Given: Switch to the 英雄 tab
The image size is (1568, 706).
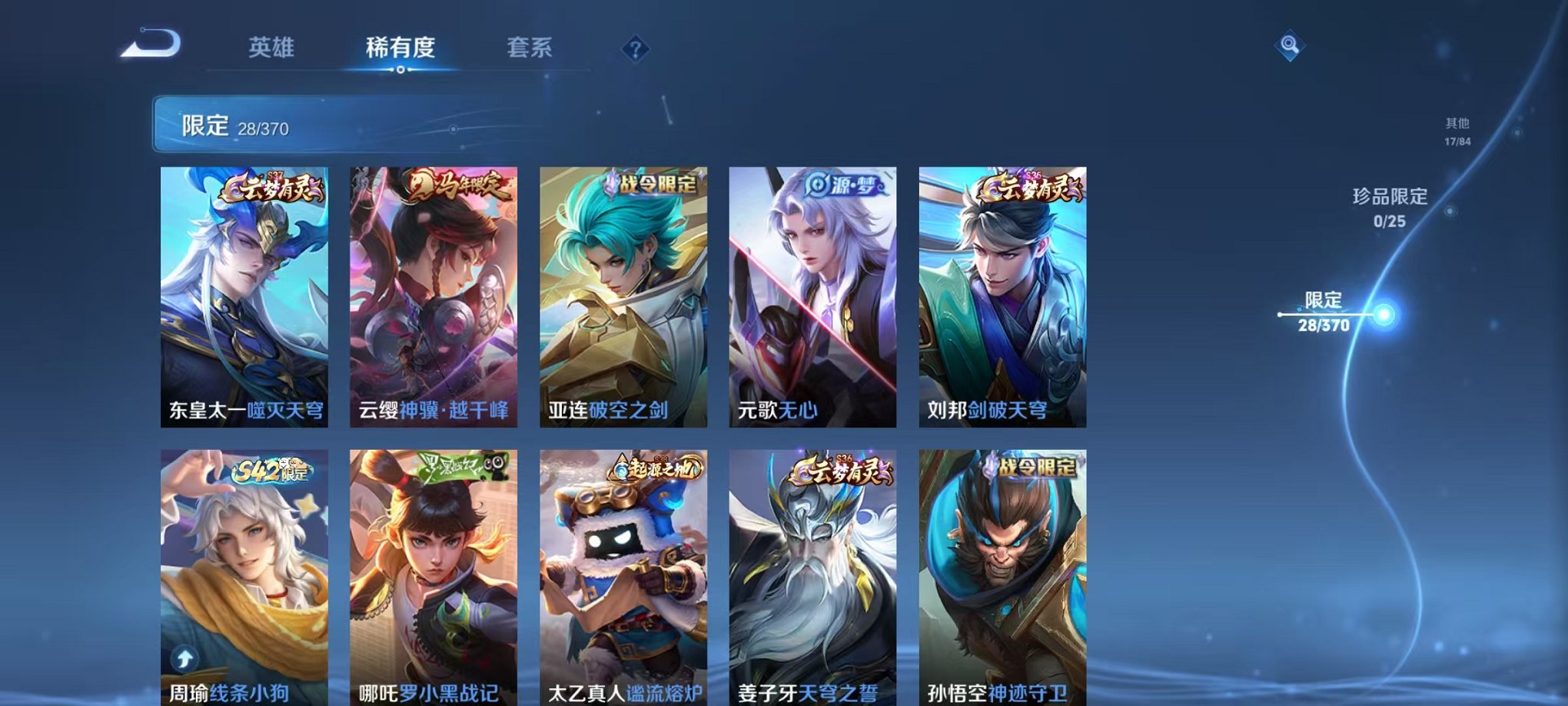Looking at the screenshot, I should [274, 46].
